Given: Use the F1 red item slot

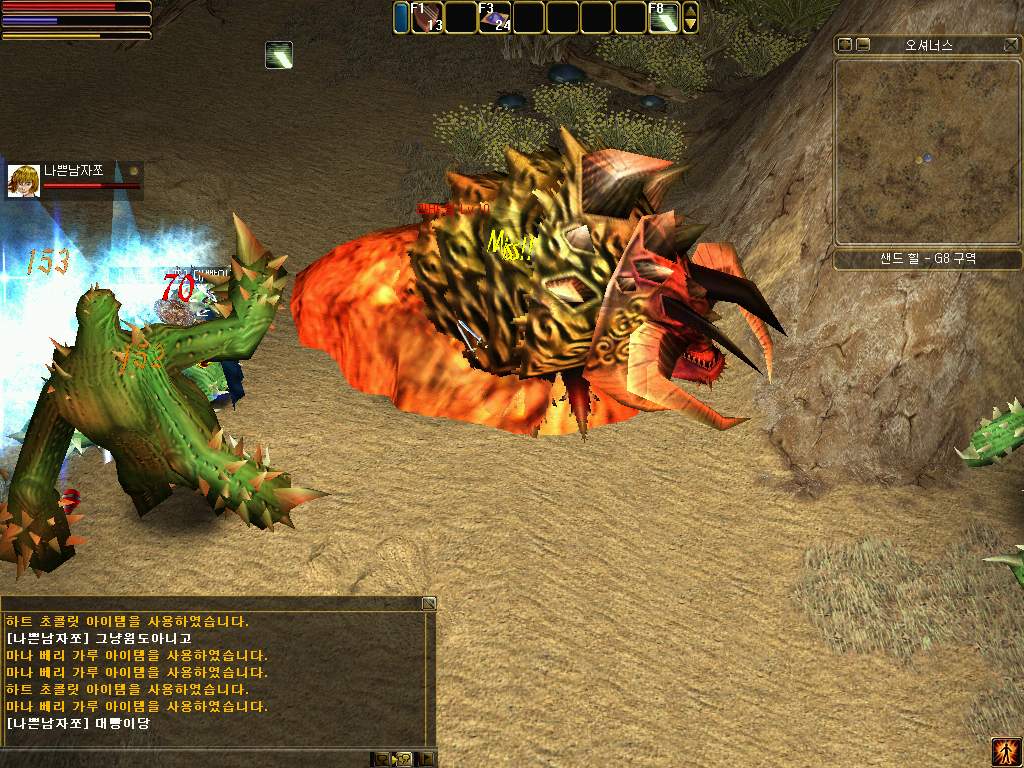Looking at the screenshot, I should click(427, 18).
